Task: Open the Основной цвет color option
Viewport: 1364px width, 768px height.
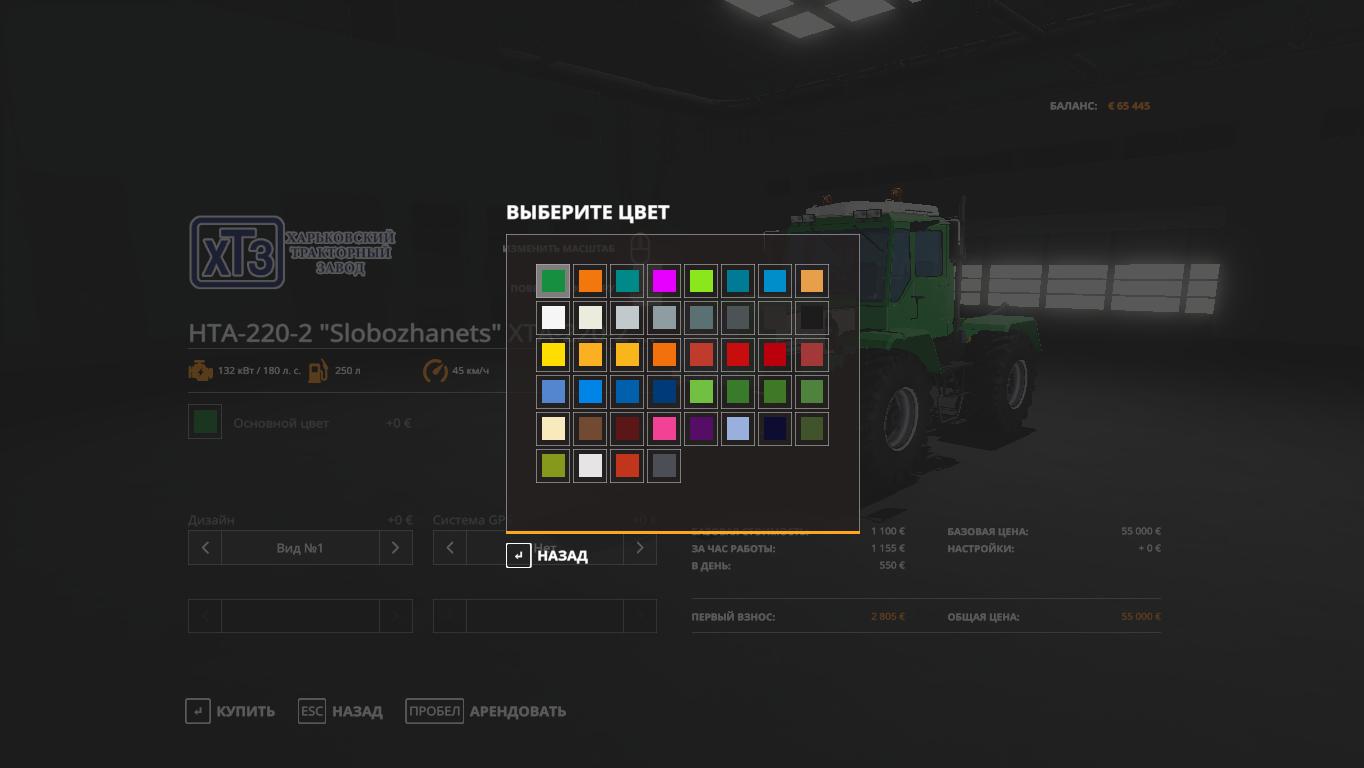Action: click(206, 422)
